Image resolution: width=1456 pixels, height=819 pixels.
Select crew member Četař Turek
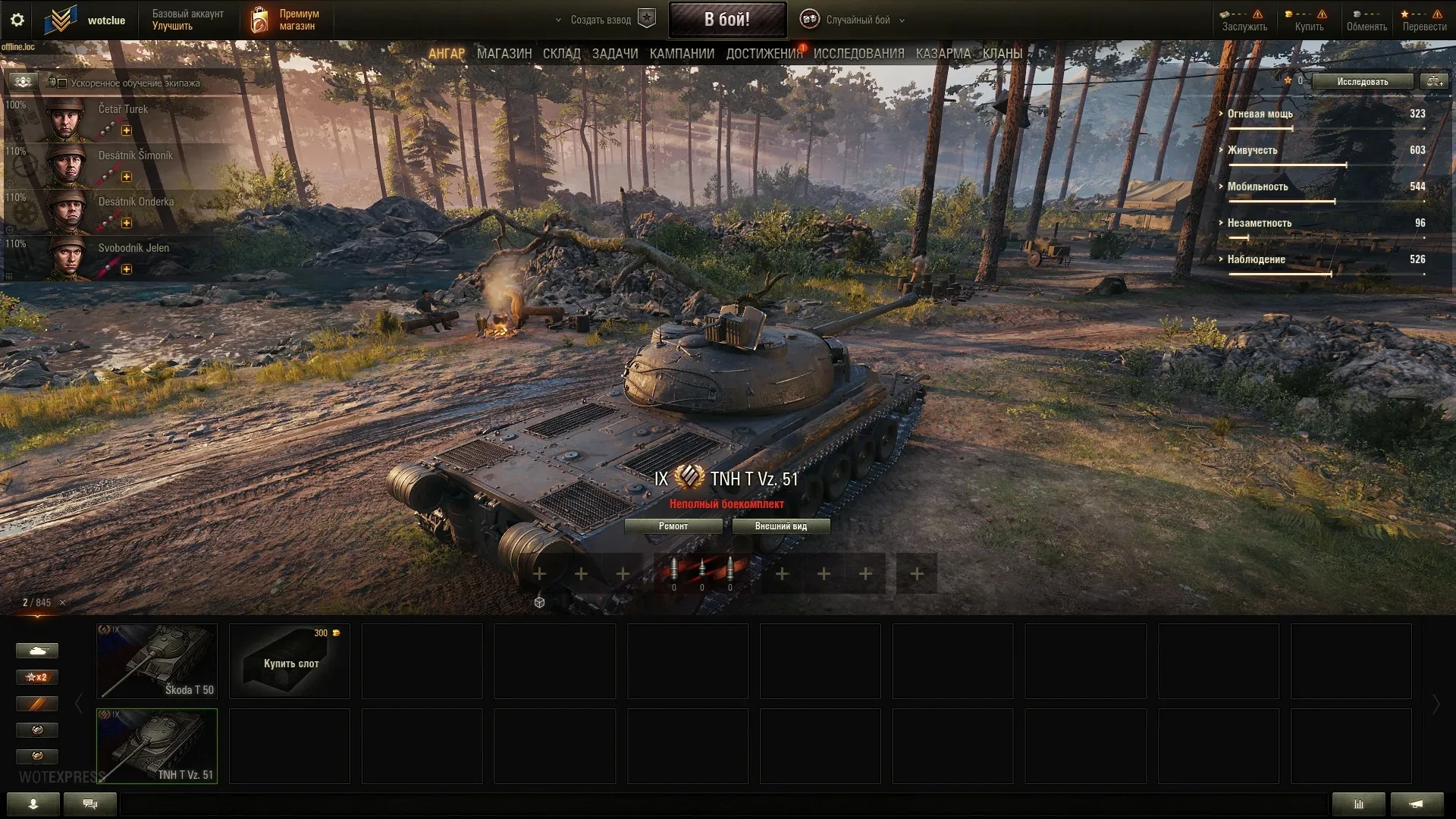[121, 118]
